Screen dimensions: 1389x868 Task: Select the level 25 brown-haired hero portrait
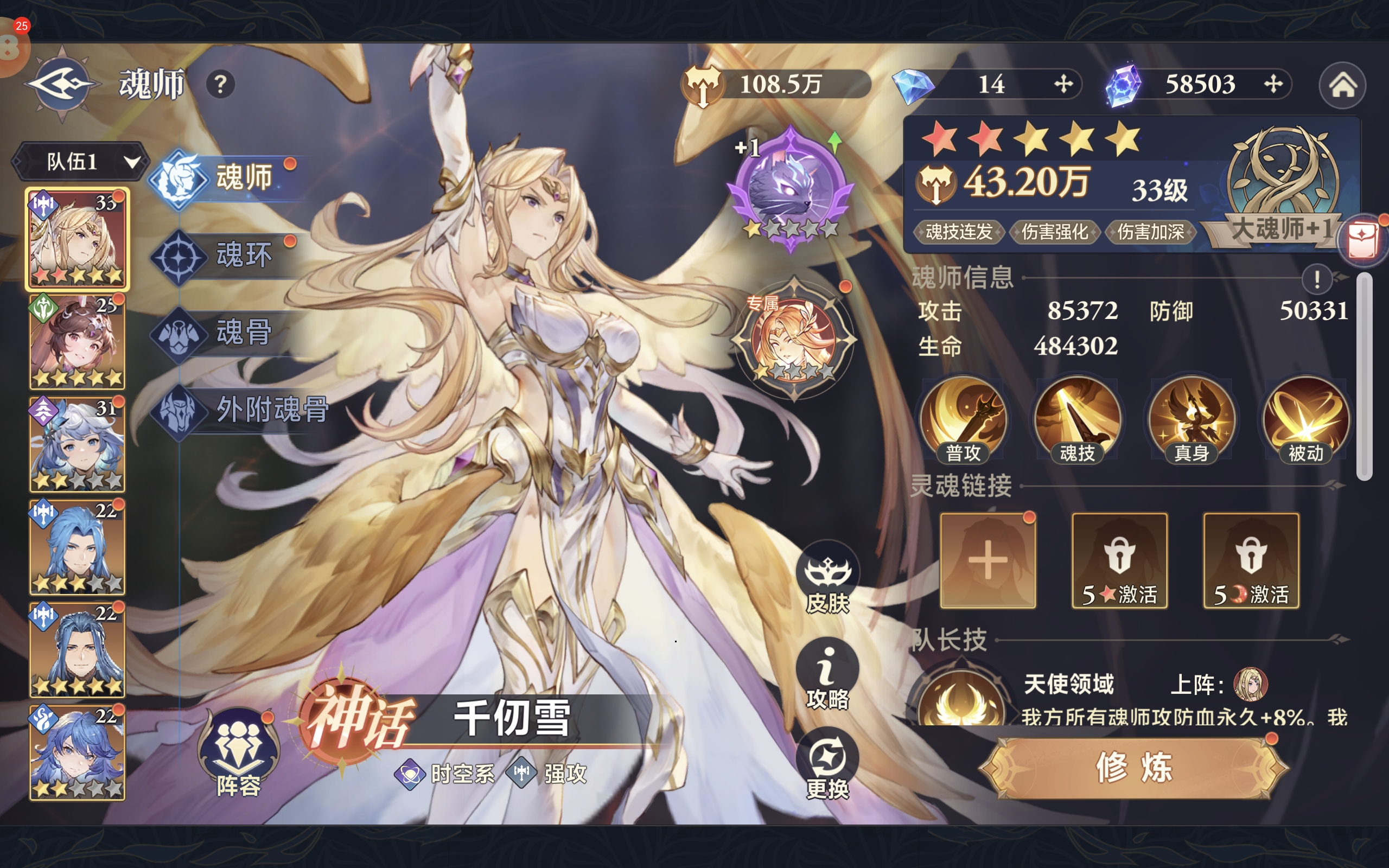(x=77, y=342)
